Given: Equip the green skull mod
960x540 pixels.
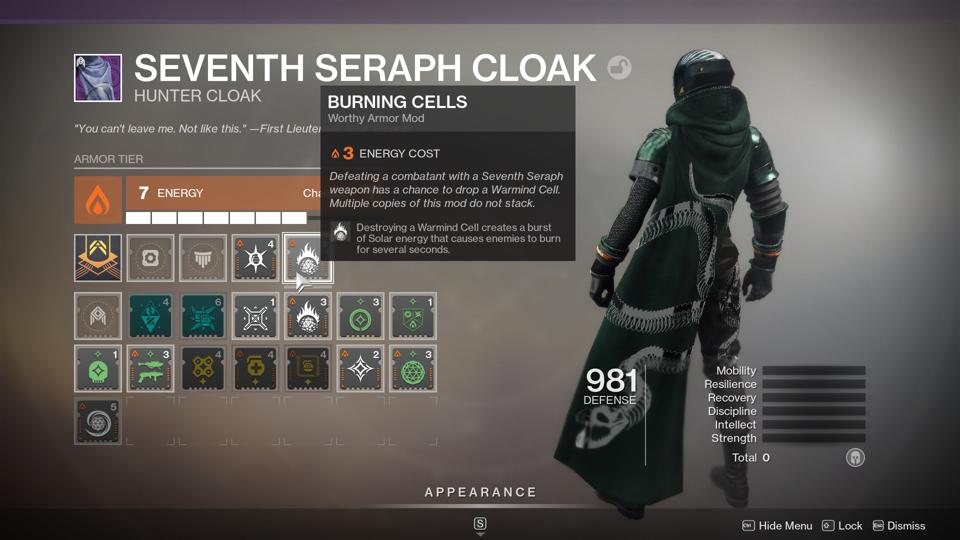Looking at the screenshot, I should pos(98,368).
